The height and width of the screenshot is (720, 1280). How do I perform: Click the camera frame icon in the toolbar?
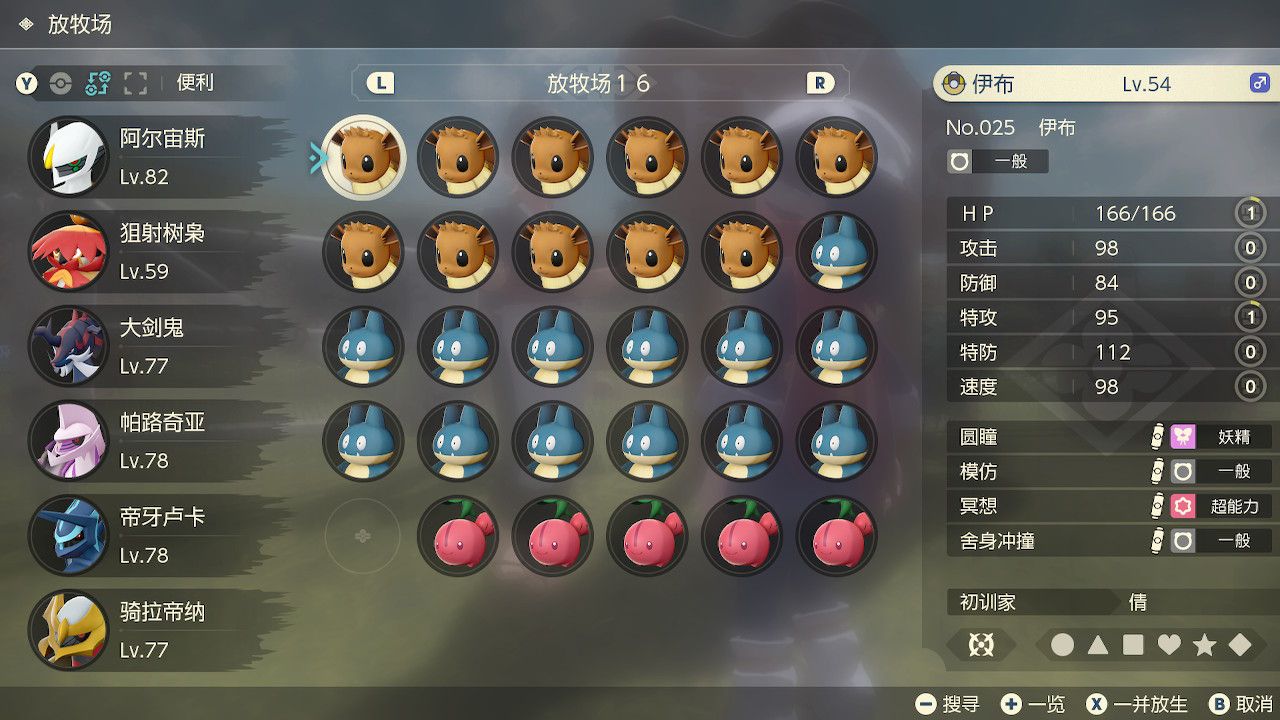(135, 84)
